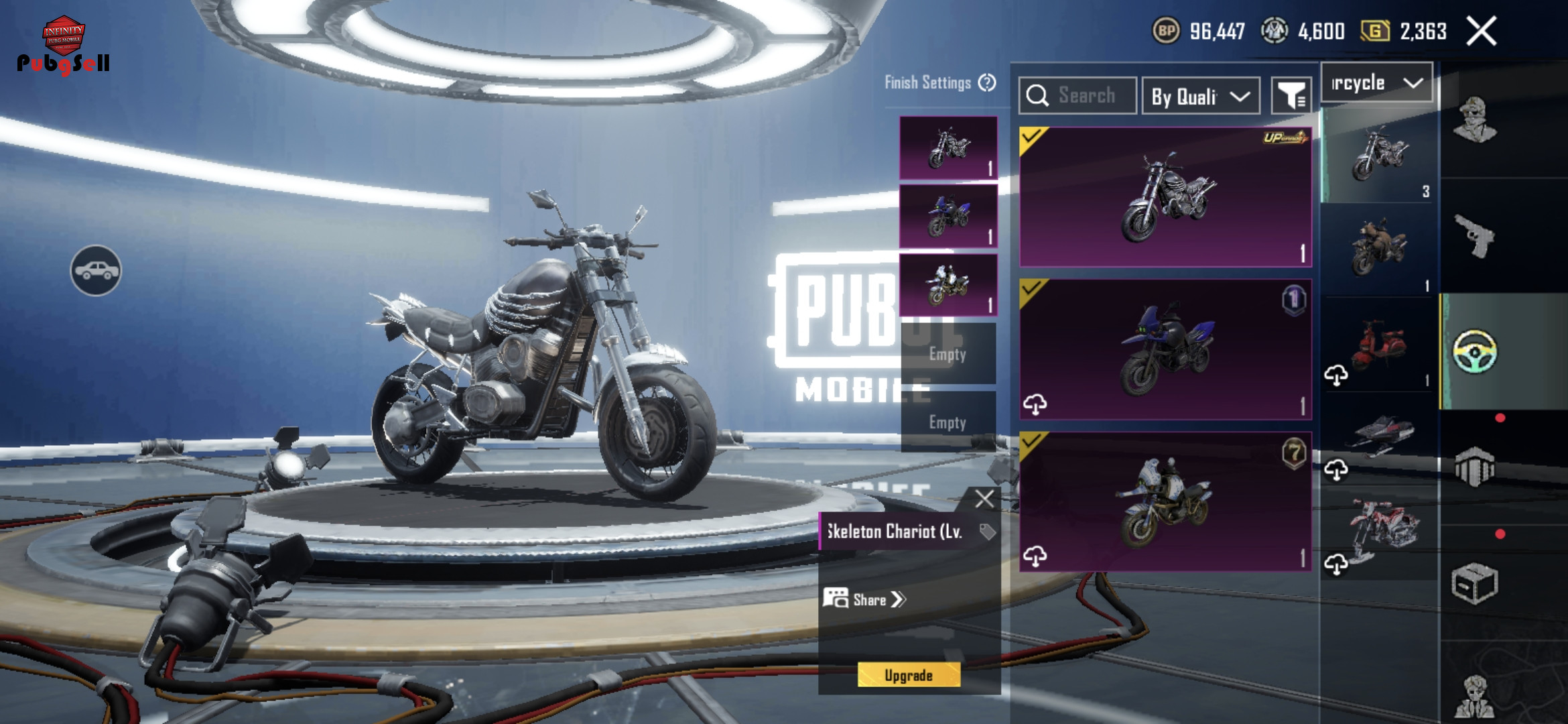This screenshot has width=1568, height=724.
Task: Close the Skeleton Chariot info panel
Action: click(x=984, y=499)
